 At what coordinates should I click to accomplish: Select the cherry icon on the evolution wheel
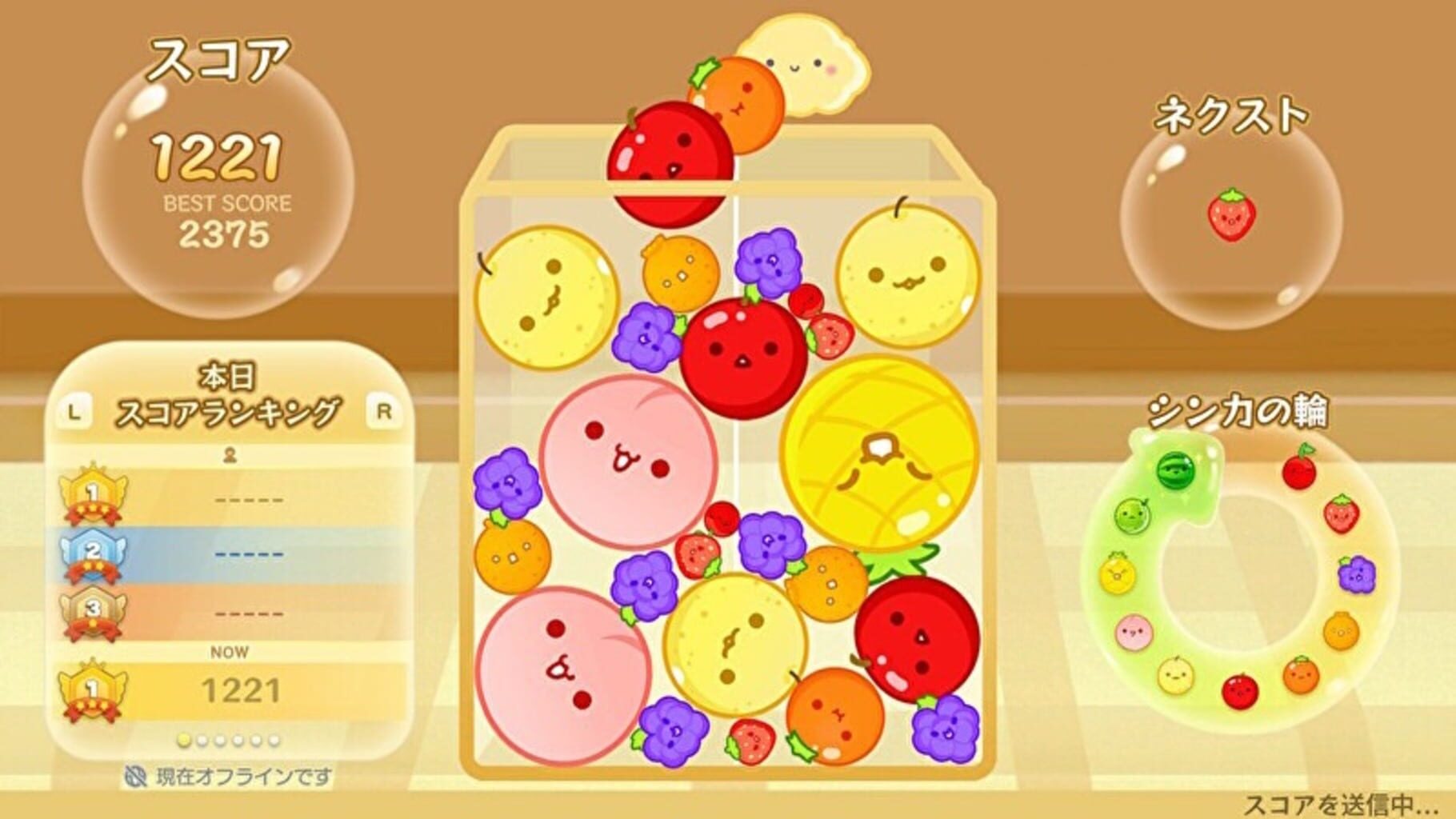1299,471
